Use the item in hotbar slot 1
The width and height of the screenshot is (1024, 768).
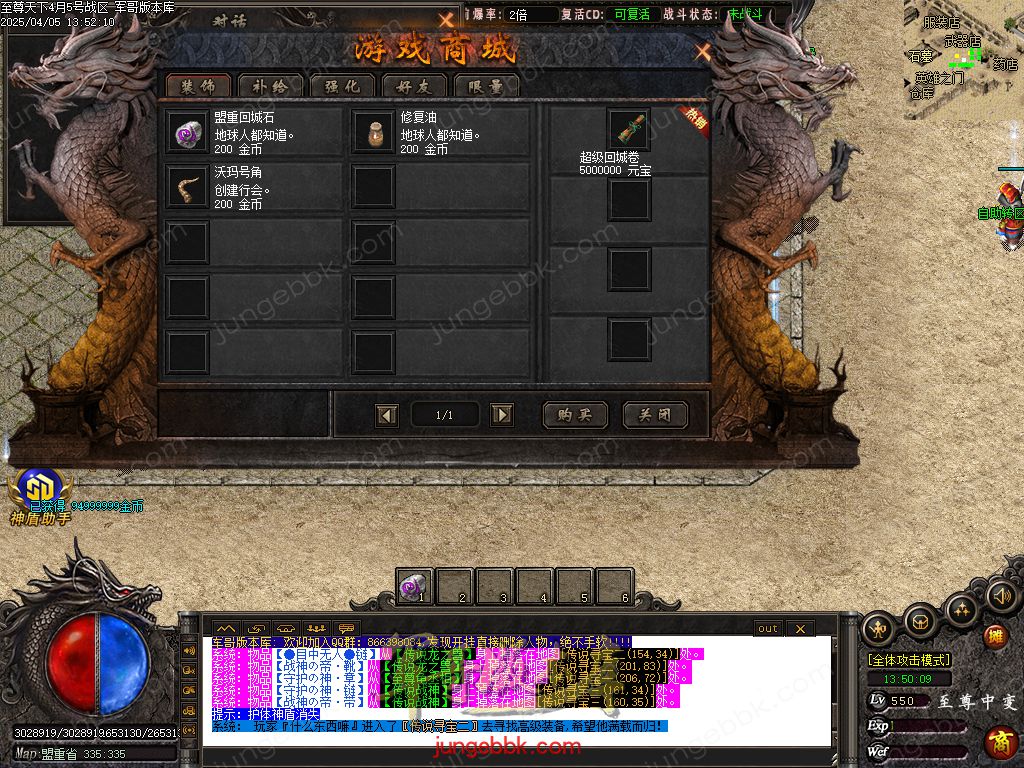[414, 586]
